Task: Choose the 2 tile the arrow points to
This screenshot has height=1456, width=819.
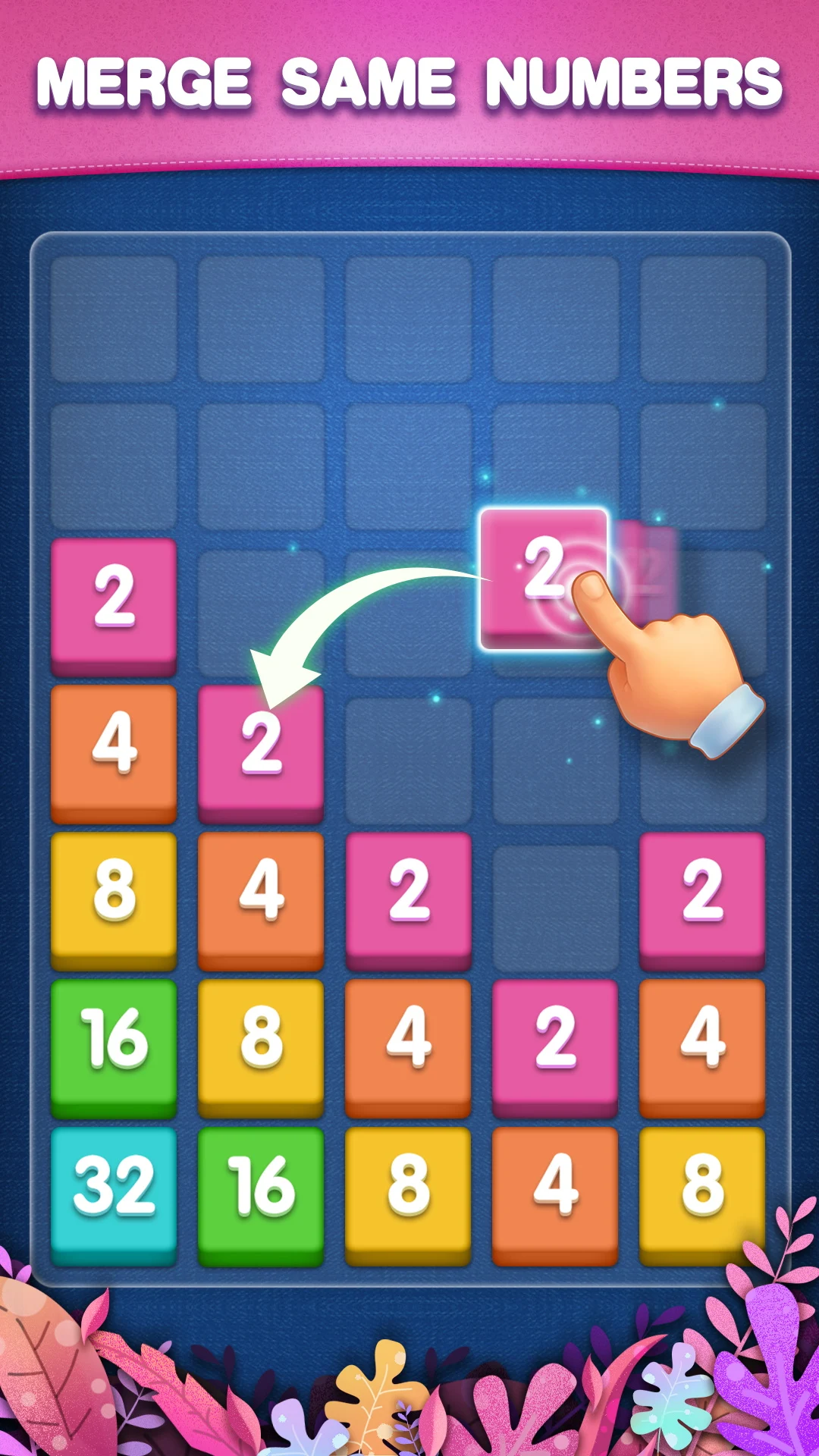Action: click(x=261, y=747)
